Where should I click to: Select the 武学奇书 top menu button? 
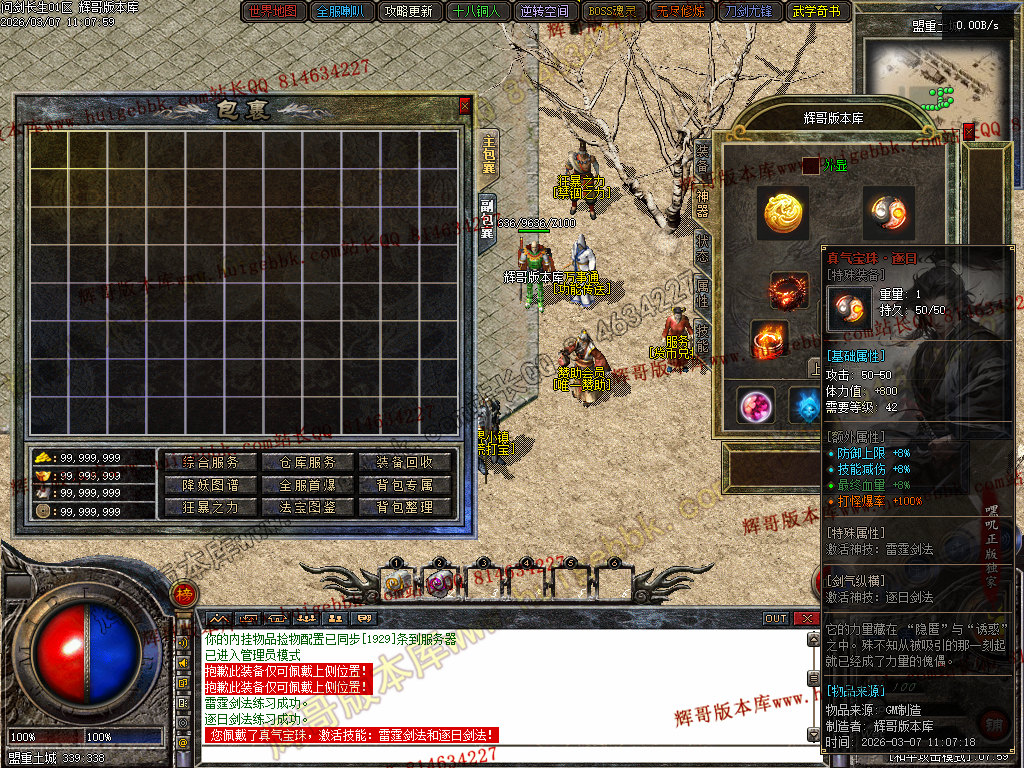(816, 12)
